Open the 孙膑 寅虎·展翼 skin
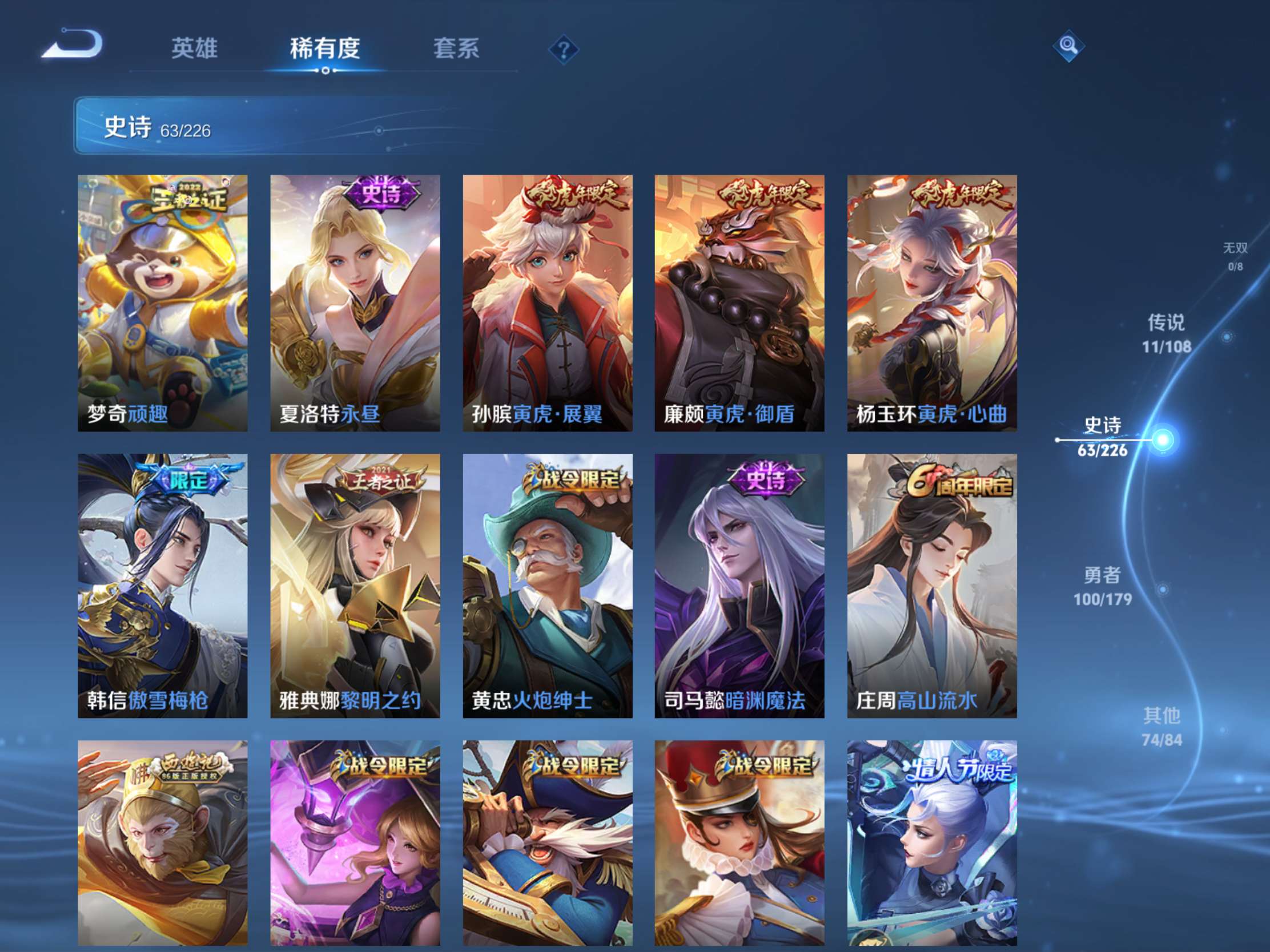This screenshot has width=1270, height=952. [547, 303]
